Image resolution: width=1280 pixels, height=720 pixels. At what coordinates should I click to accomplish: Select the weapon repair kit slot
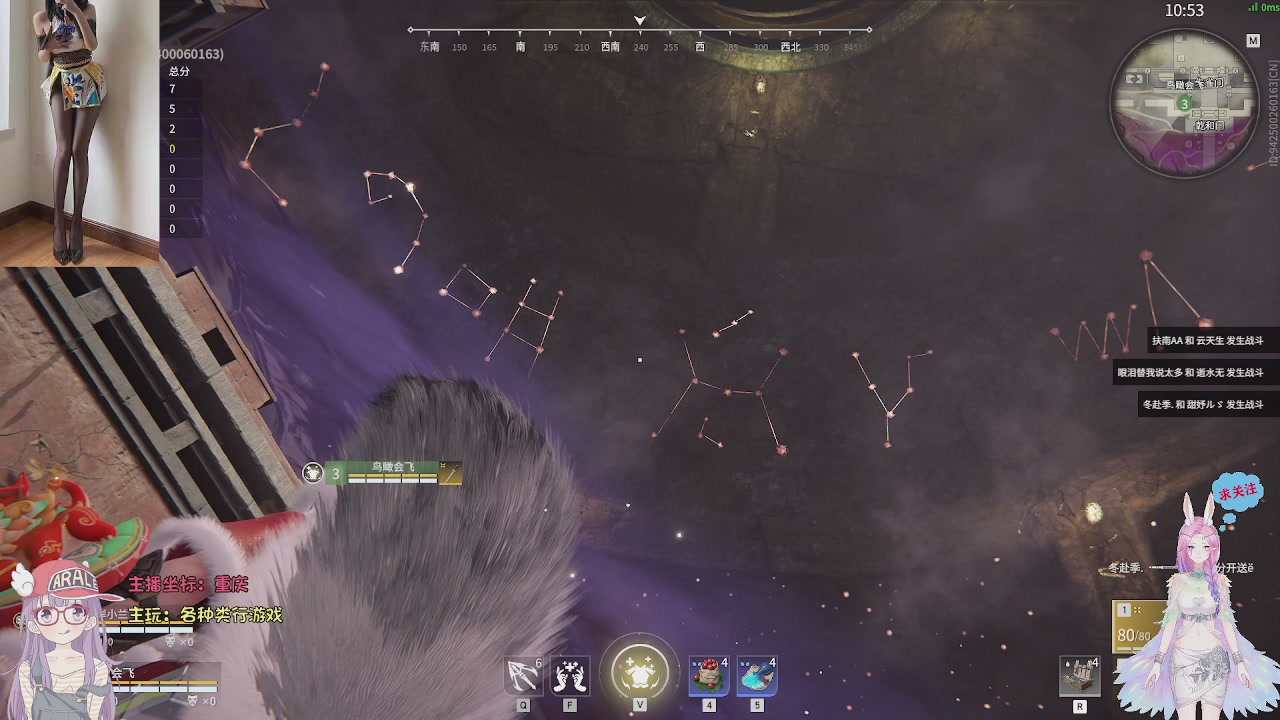(x=1080, y=676)
